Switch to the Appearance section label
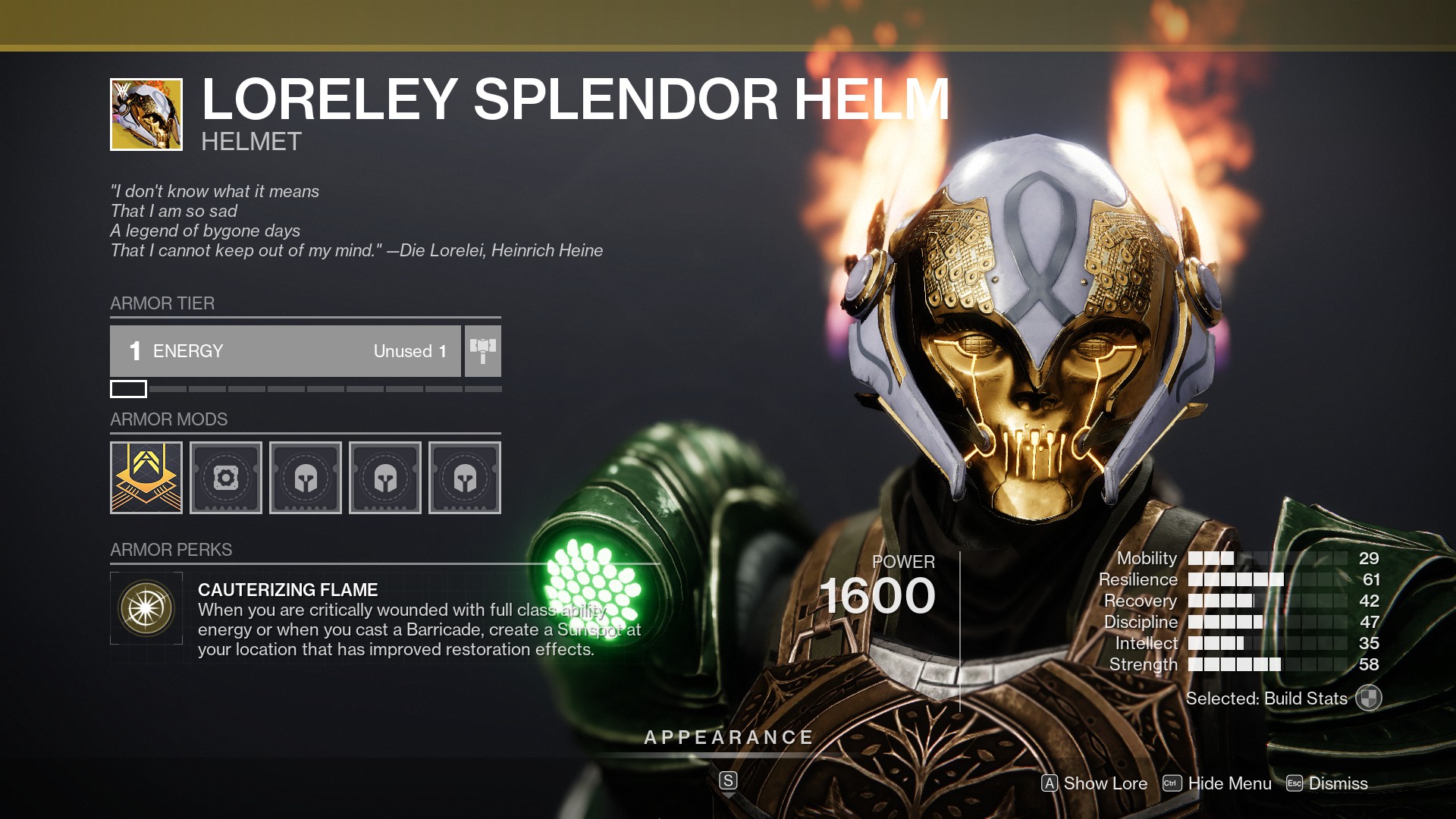The image size is (1456, 819). point(728,735)
